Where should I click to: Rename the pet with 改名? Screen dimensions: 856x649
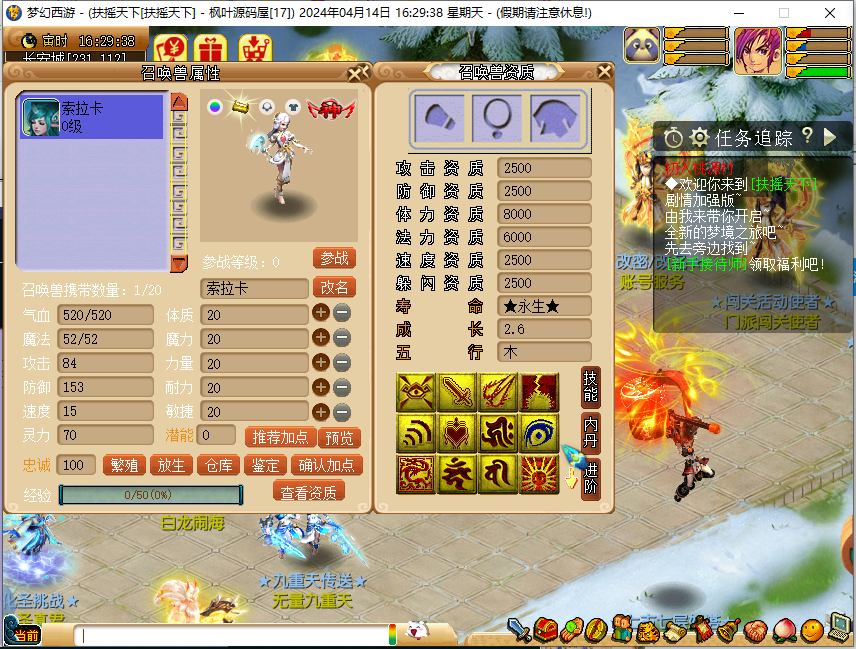pos(334,288)
